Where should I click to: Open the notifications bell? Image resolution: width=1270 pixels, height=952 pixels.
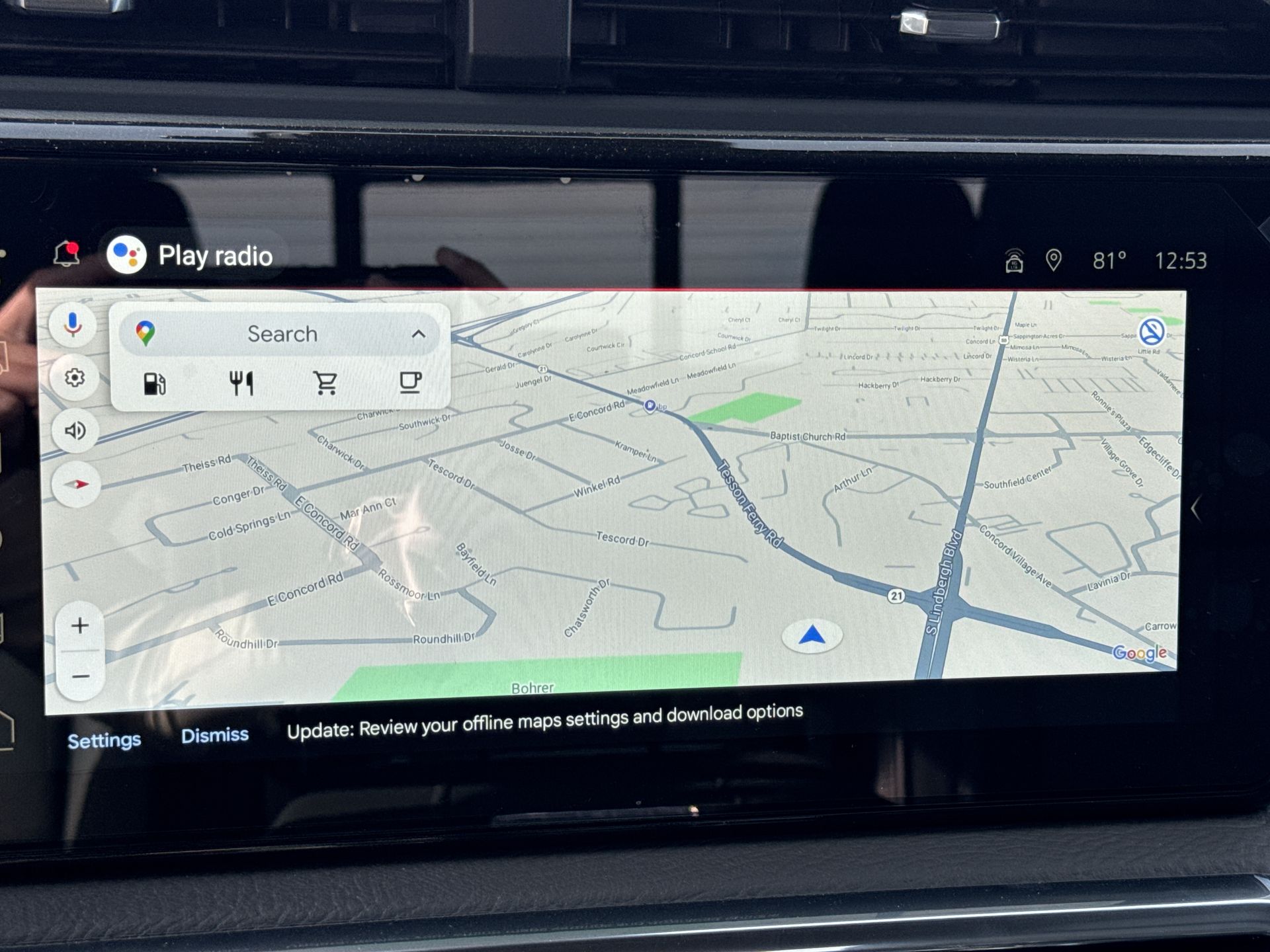(x=66, y=254)
